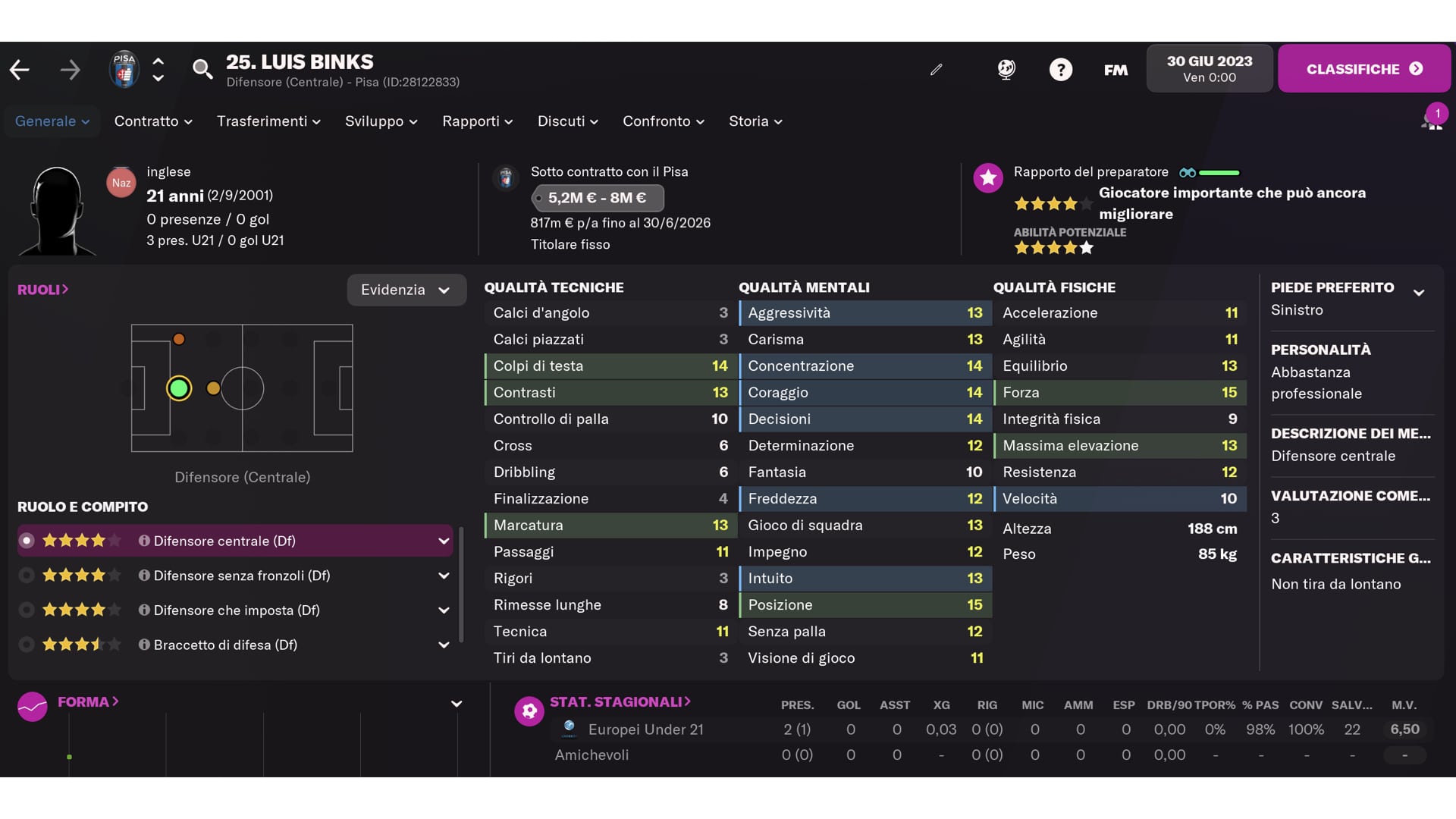Image resolution: width=1456 pixels, height=819 pixels.
Task: Go back using the left arrow
Action: pos(20,70)
